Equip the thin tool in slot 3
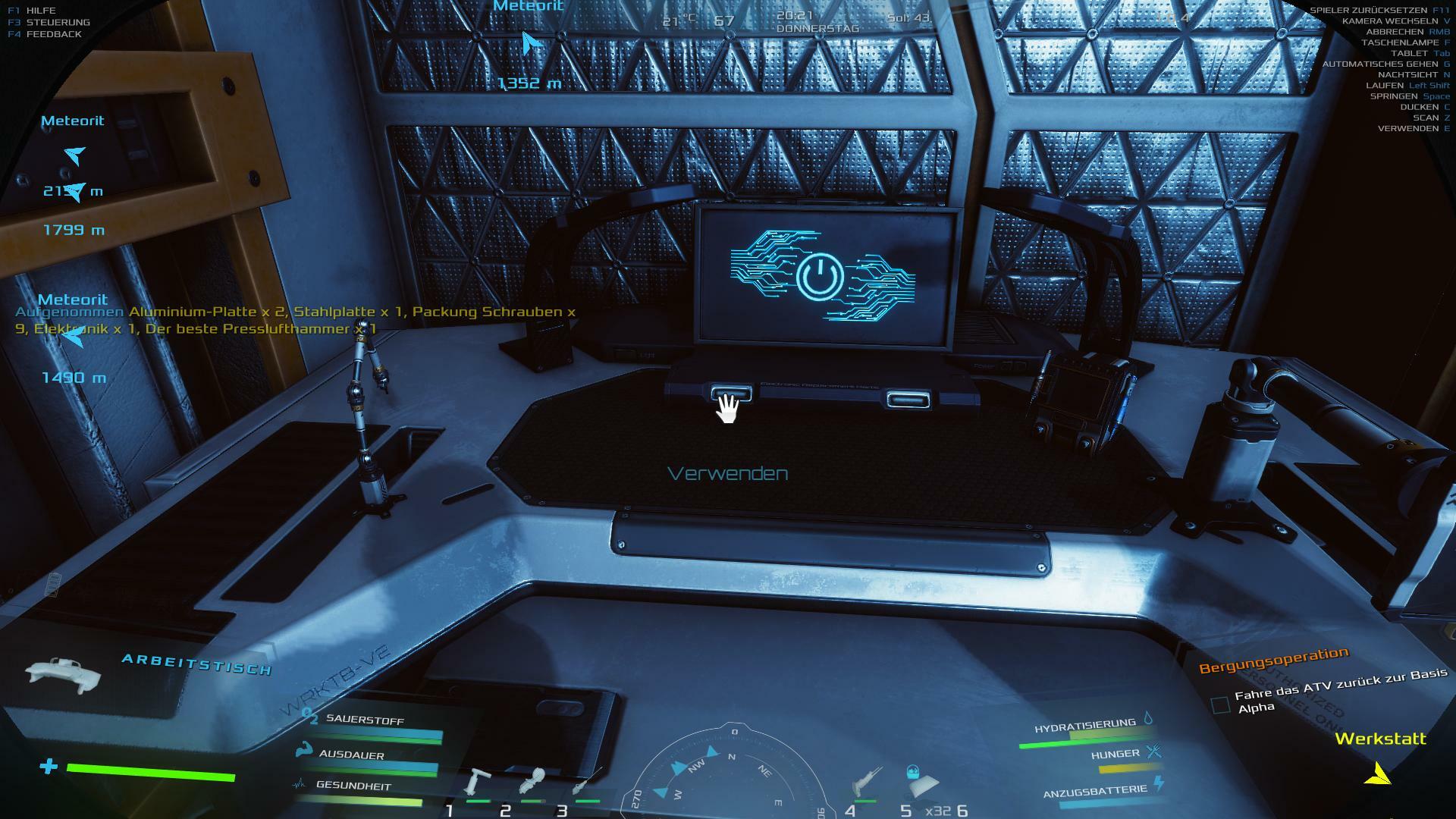This screenshot has height=819, width=1456. (587, 783)
